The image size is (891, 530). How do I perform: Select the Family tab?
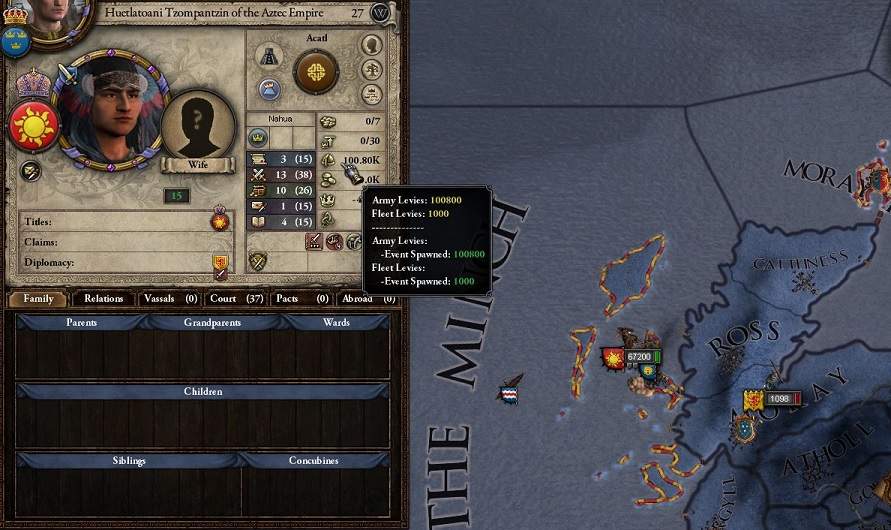pos(38,298)
